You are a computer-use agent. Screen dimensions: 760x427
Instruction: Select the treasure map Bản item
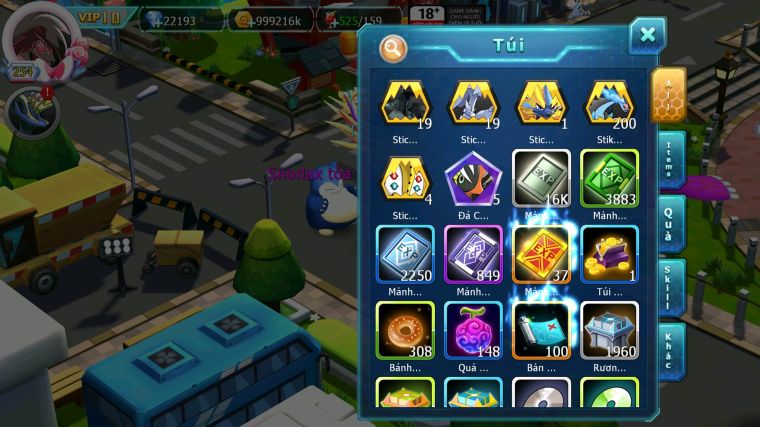tap(541, 329)
